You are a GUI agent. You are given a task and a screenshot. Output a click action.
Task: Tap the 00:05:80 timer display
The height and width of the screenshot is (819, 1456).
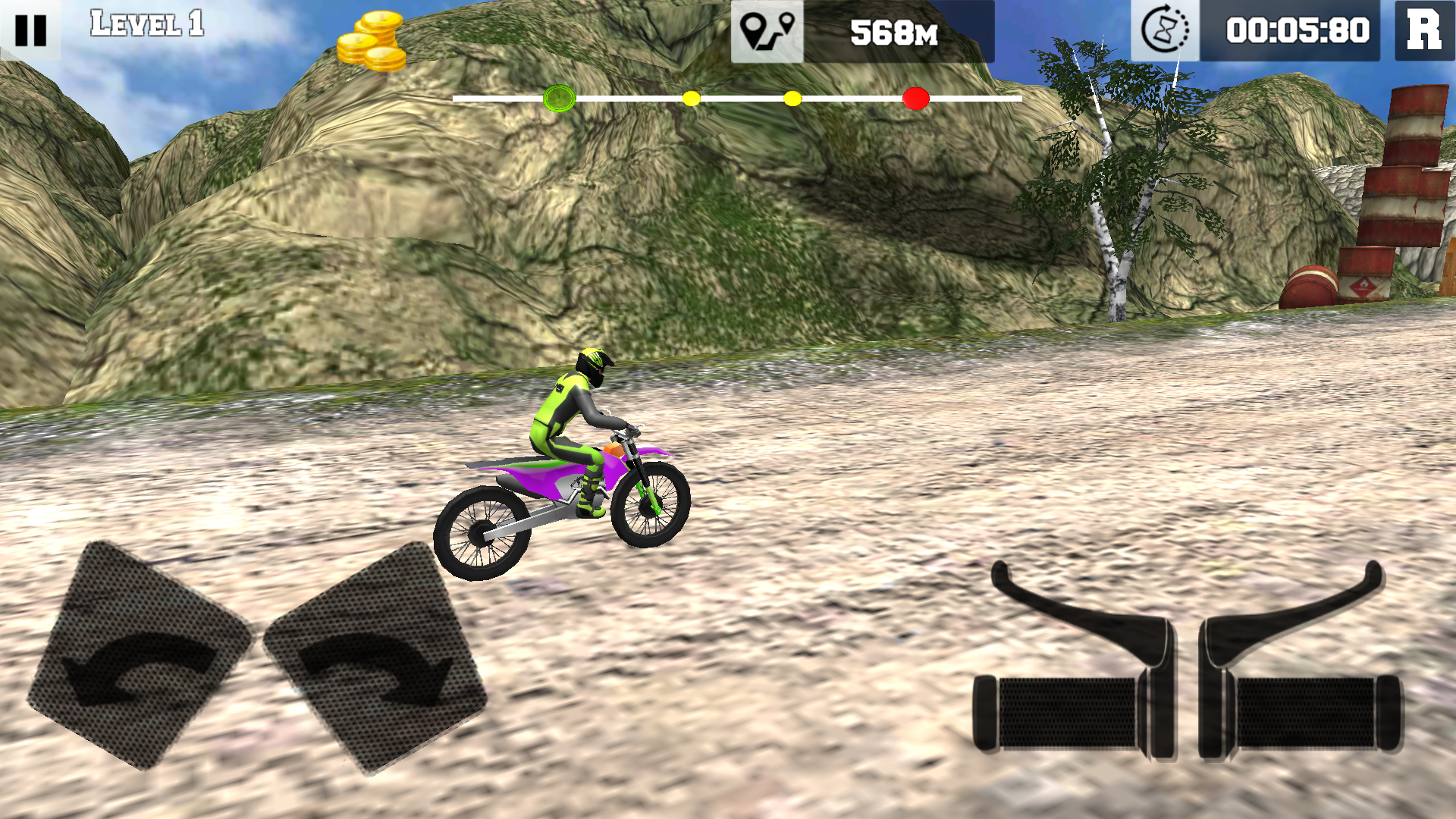coord(1298,32)
